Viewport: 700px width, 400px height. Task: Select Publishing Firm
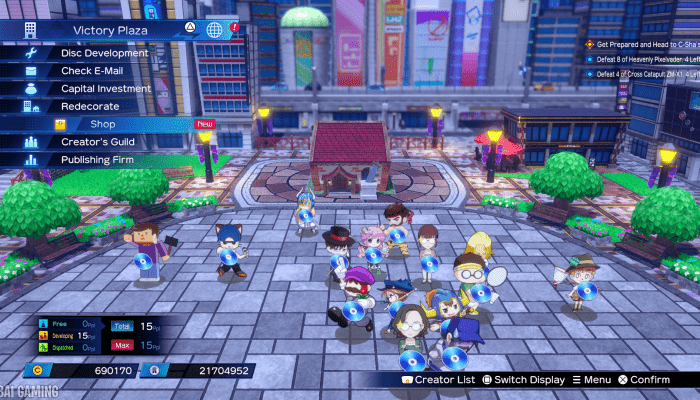pos(99,159)
